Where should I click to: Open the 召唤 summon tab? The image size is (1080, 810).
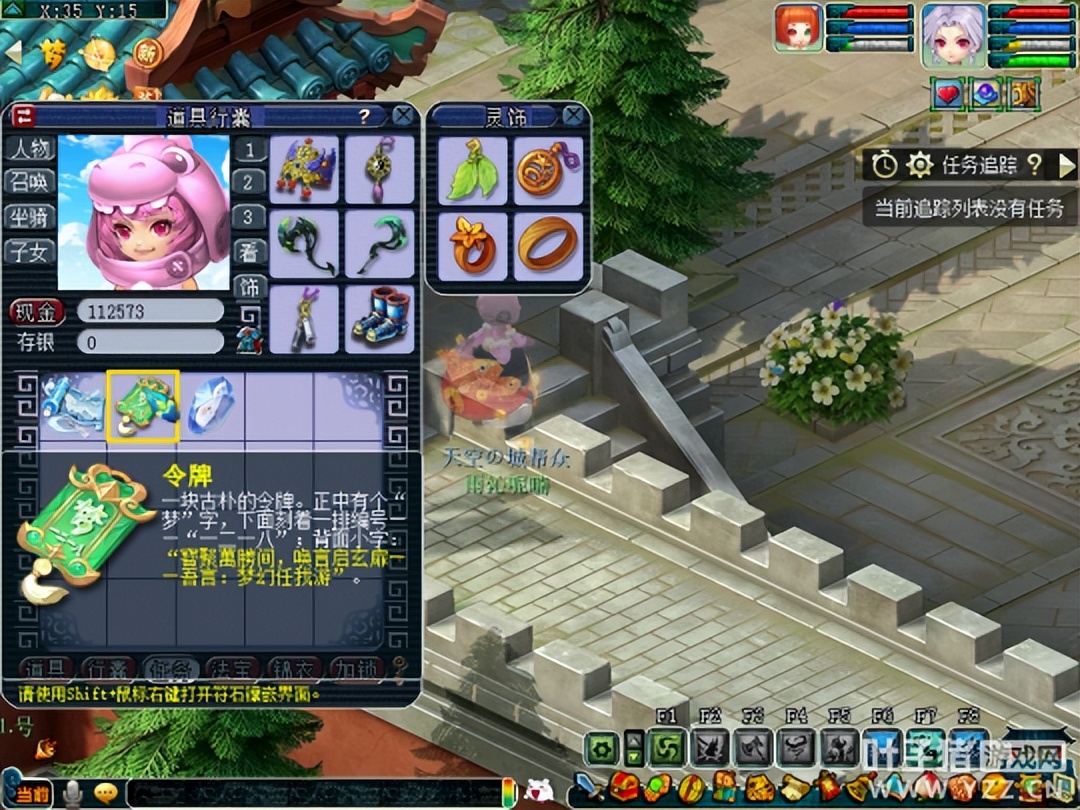point(28,182)
